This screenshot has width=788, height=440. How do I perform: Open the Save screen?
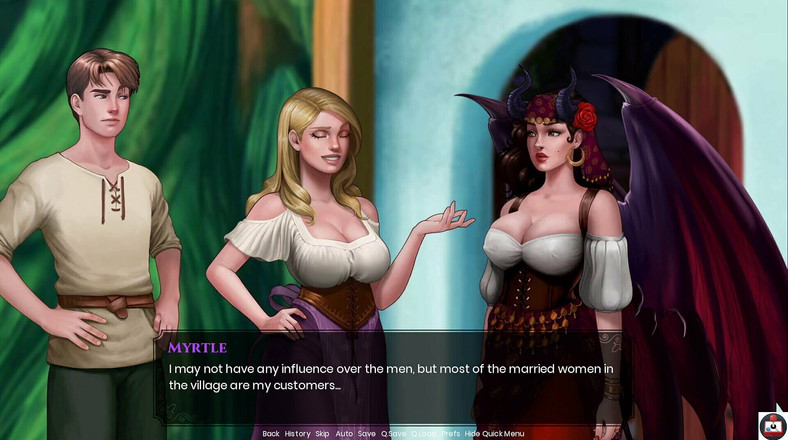[x=367, y=434]
